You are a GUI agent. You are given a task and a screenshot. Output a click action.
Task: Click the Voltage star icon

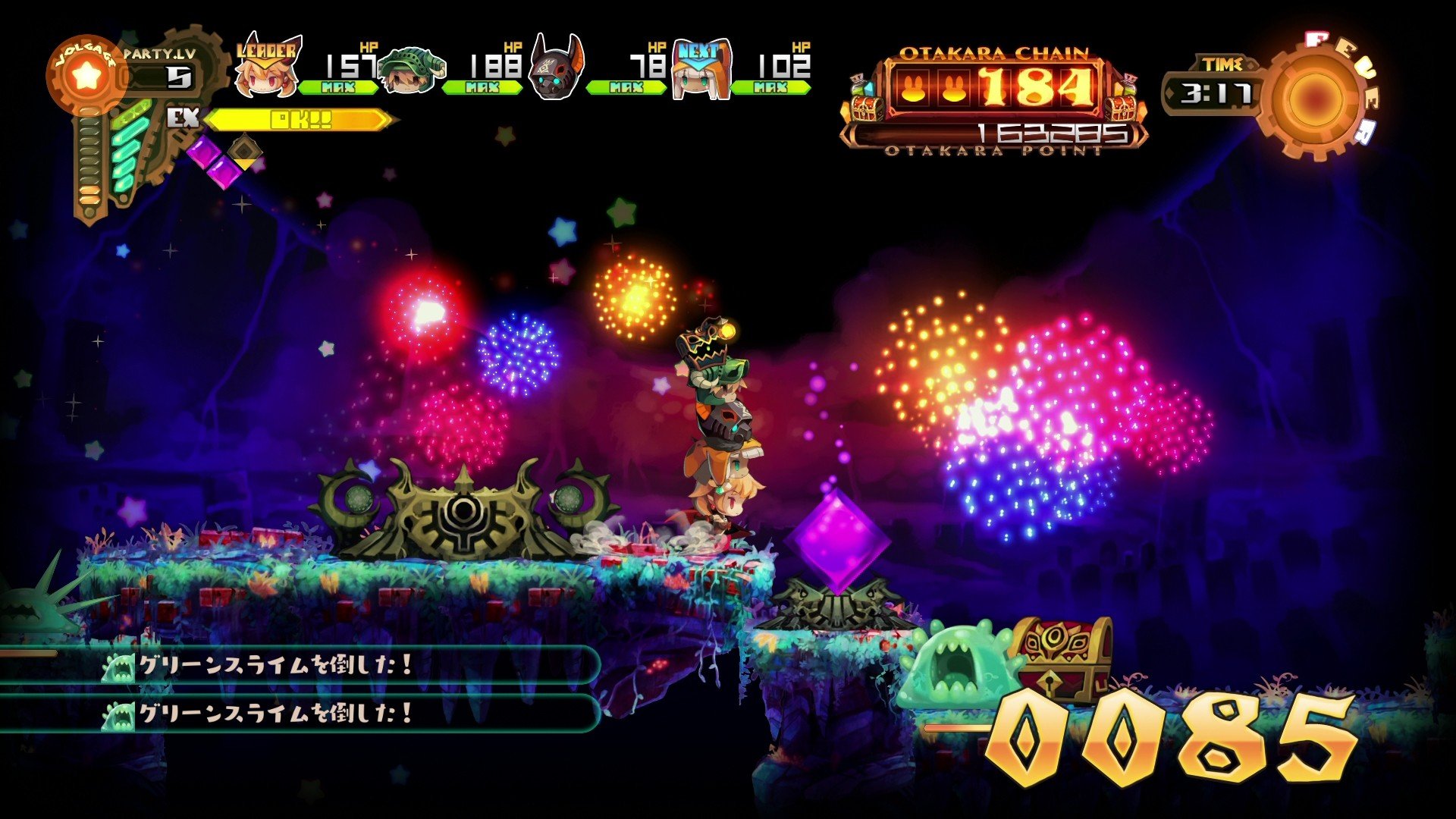click(x=85, y=76)
